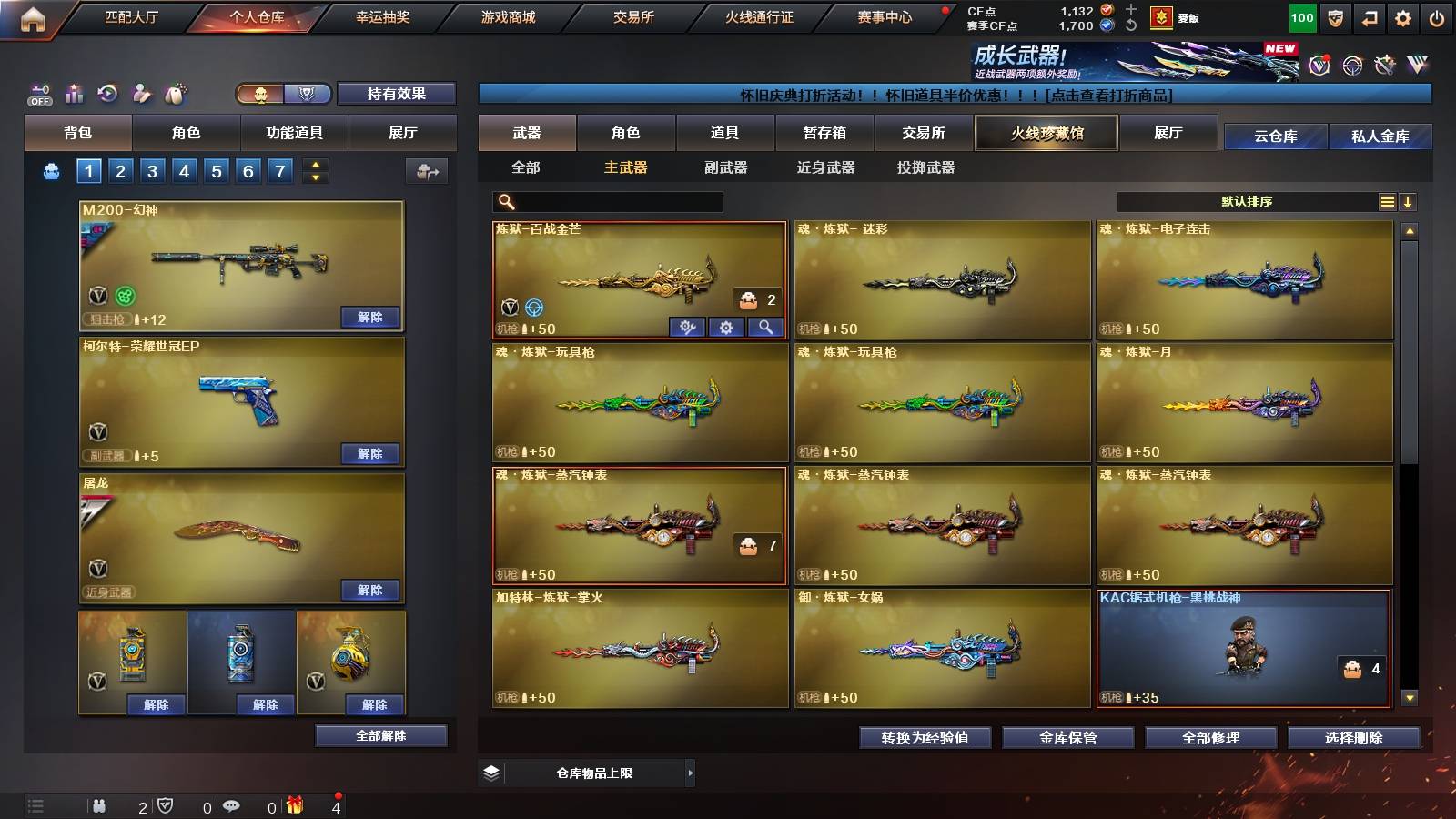Switch to the trophy side of the character/trophy toggle
The image size is (1456, 819).
click(308, 94)
